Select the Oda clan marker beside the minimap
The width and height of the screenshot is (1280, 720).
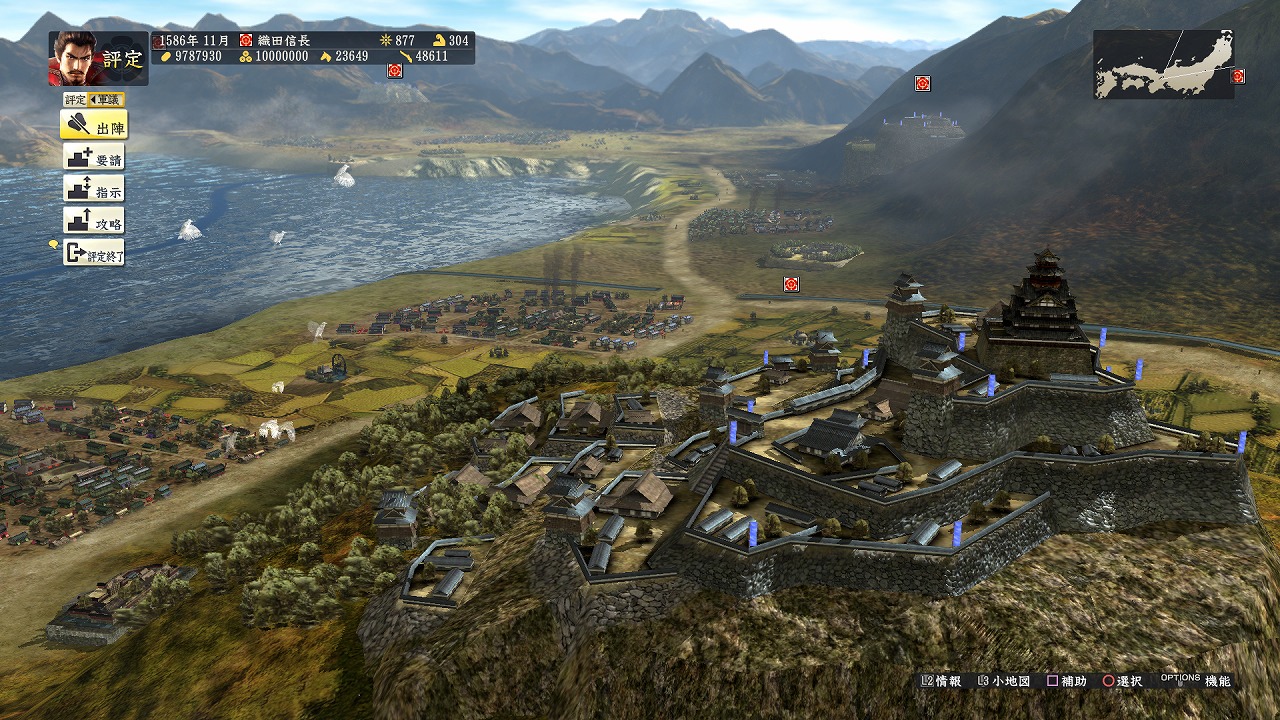click(x=1238, y=76)
